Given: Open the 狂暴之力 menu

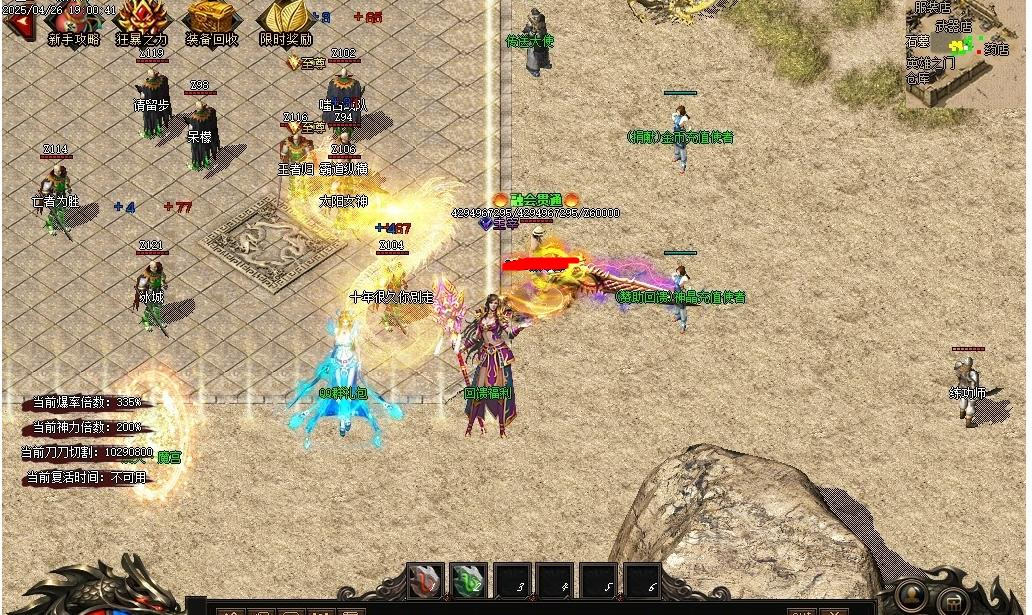Looking at the screenshot, I should coord(142,20).
